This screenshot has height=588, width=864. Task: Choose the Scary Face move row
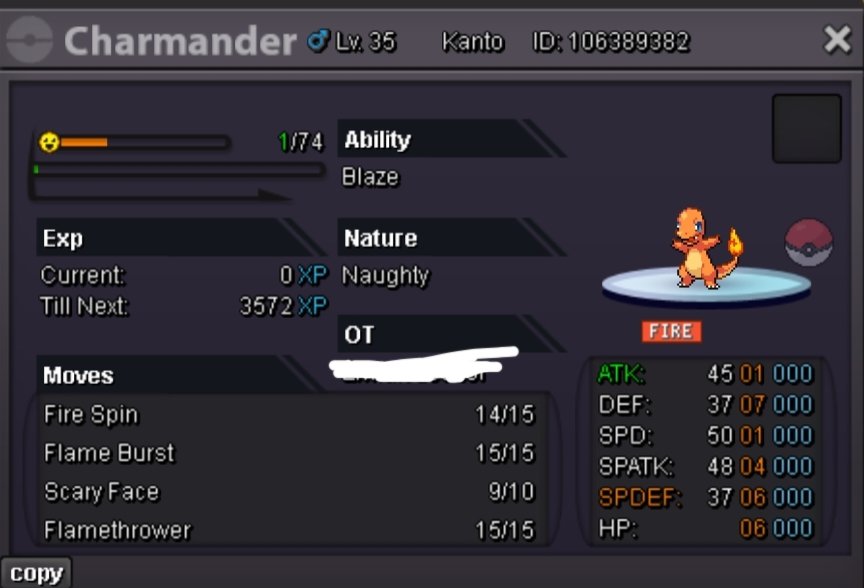point(288,492)
